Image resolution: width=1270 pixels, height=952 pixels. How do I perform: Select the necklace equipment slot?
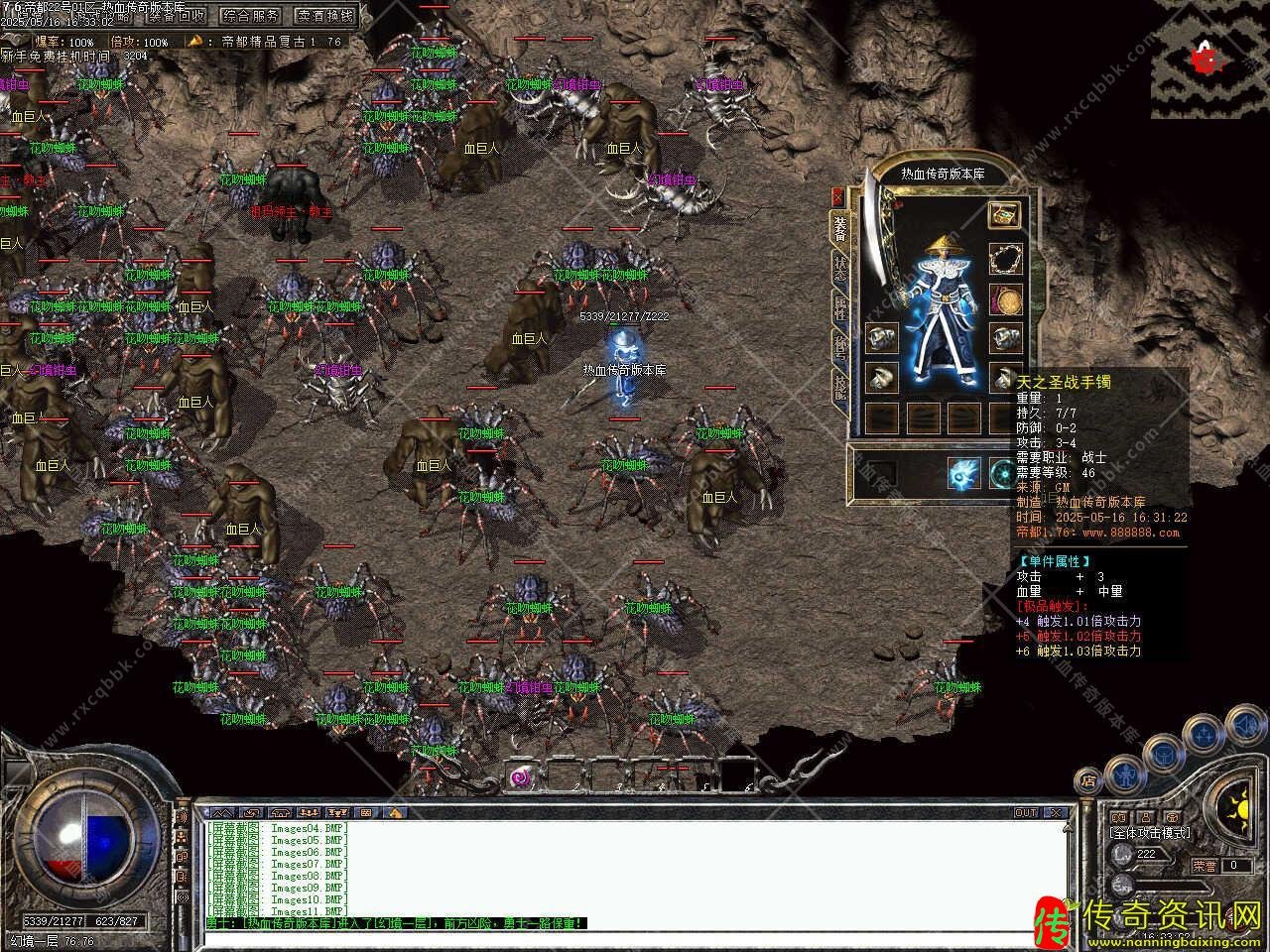coord(1004,258)
